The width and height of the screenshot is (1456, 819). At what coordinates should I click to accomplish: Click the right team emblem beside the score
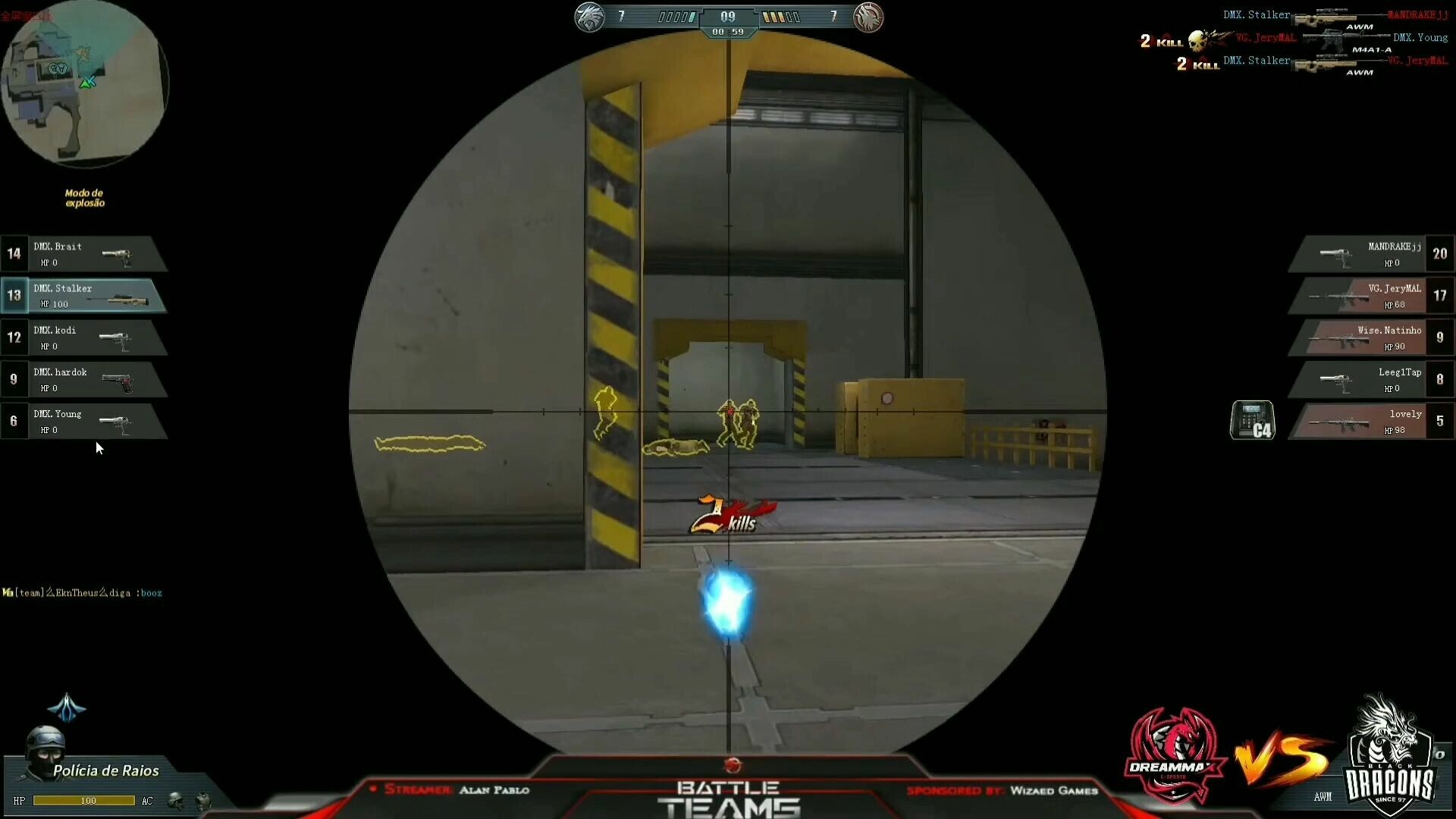coord(868,17)
